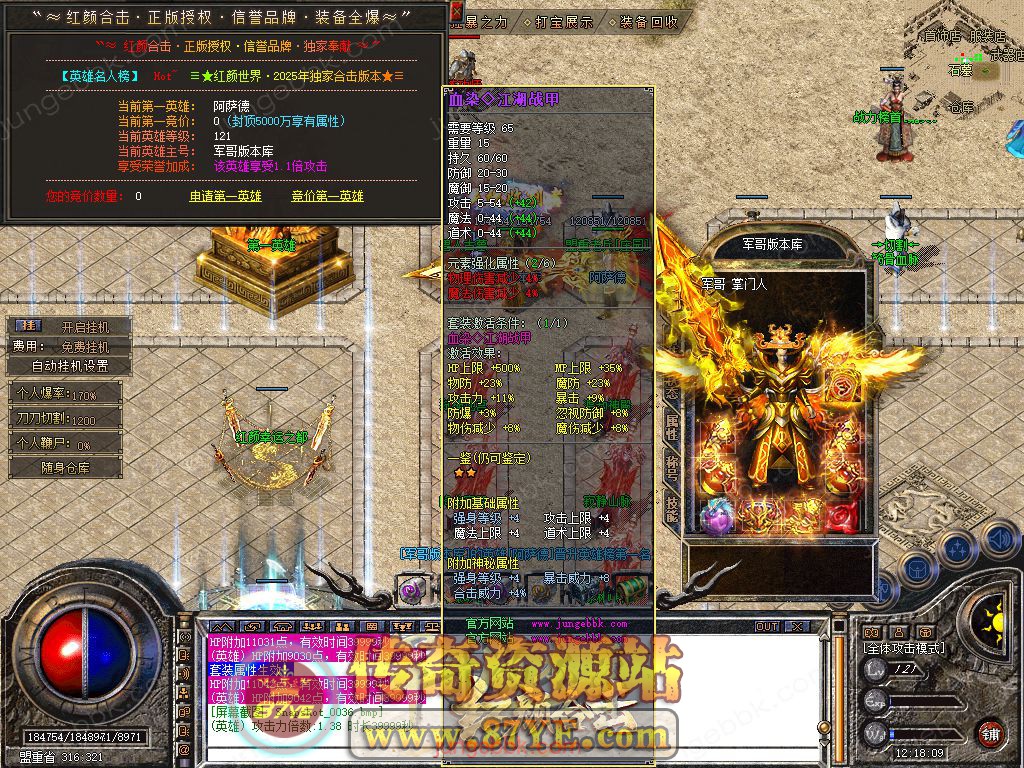Switch to the 属性 attributes tab
Image resolution: width=1024 pixels, height=768 pixels.
click(672, 429)
